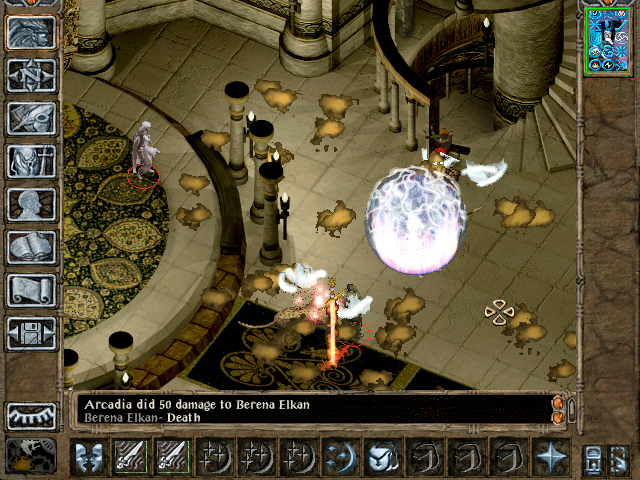Screen dimensions: 640x480
Task: Open the mage spellbook
Action: pyautogui.click(x=31, y=247)
